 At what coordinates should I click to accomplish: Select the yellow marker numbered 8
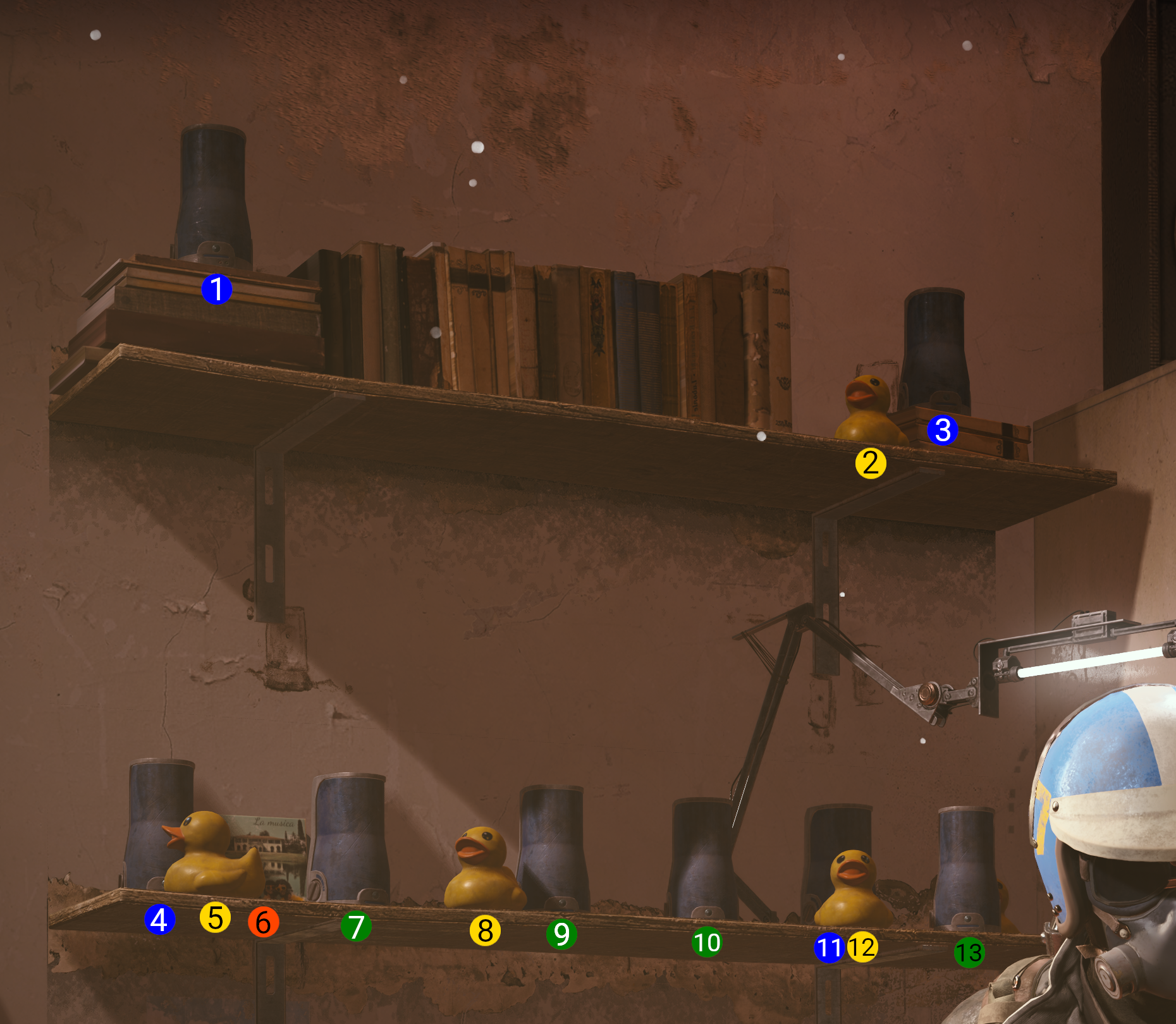coord(485,930)
